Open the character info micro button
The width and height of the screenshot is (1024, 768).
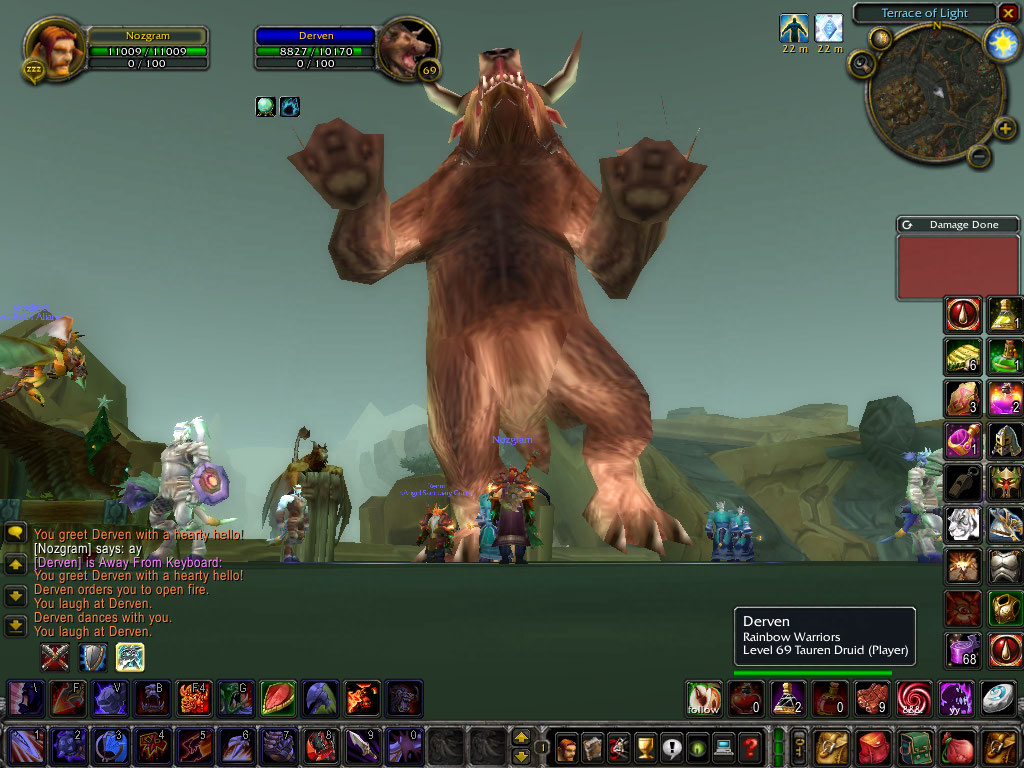point(567,746)
